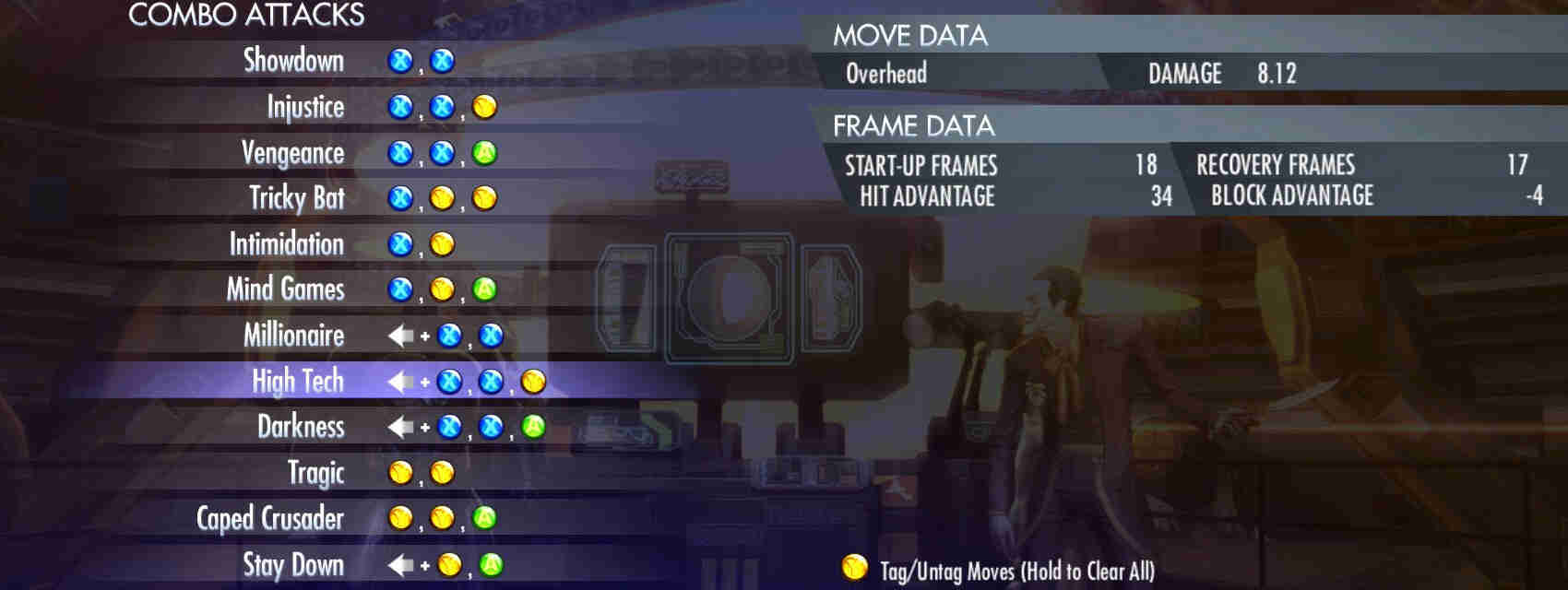Show the Caped Crusader combo data

269,518
